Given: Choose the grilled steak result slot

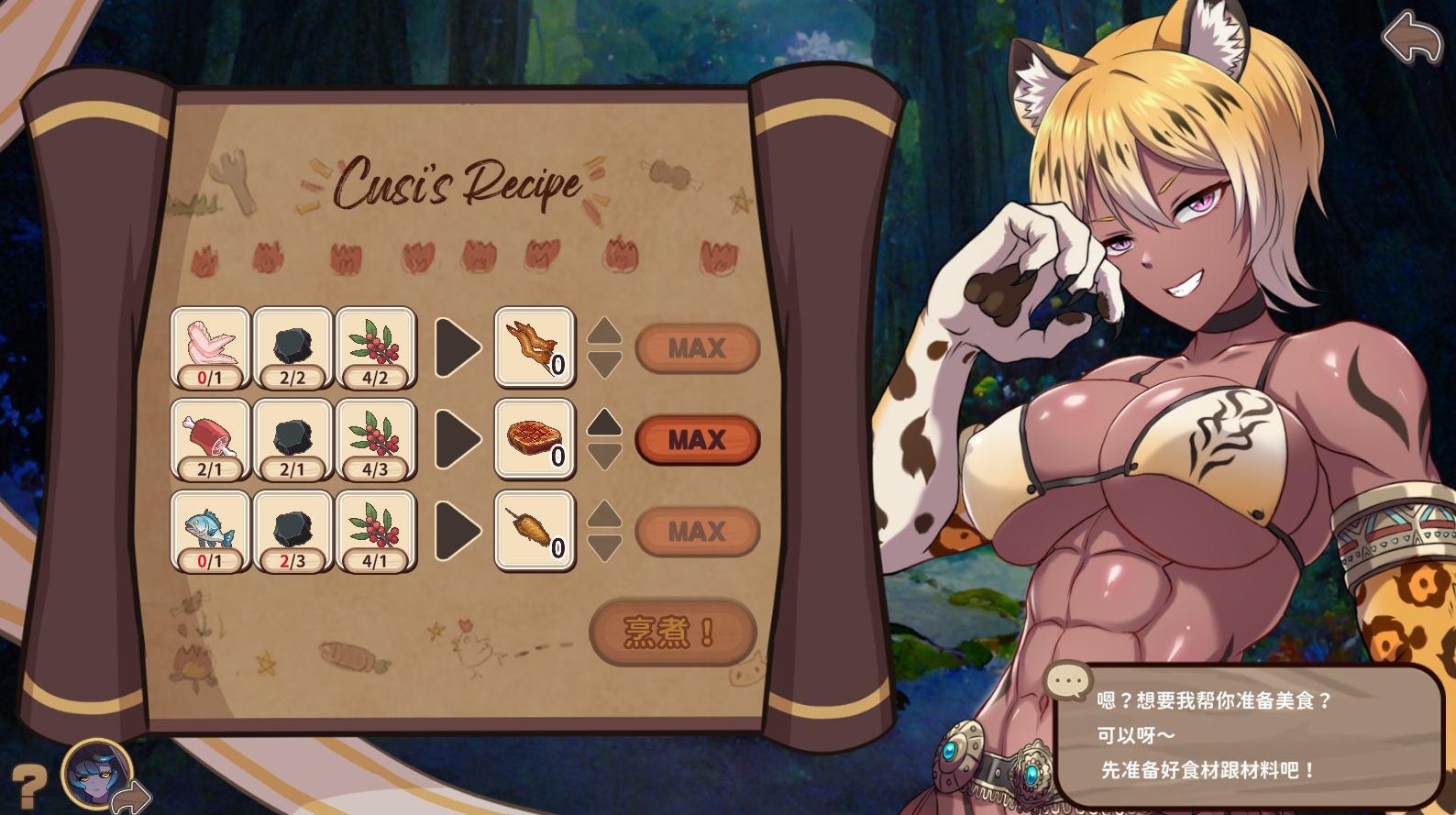Looking at the screenshot, I should point(535,440).
